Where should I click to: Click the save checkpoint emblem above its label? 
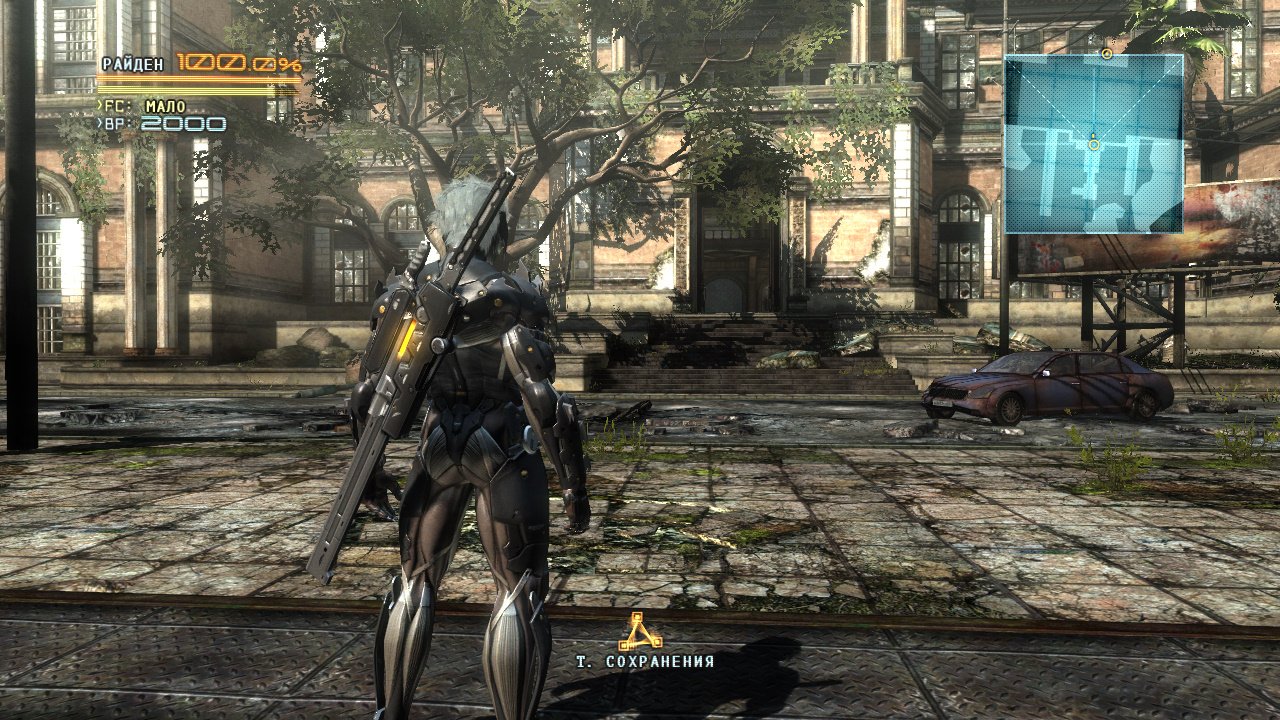point(640,632)
